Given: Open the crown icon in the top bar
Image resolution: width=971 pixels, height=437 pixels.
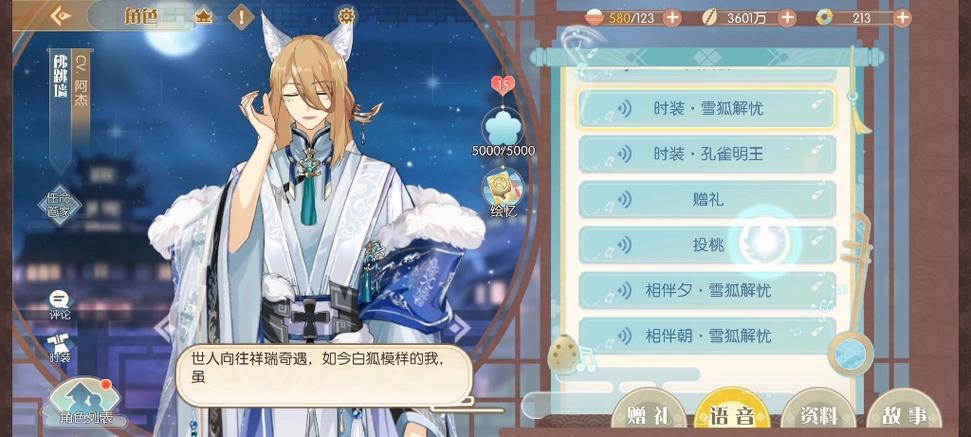Looking at the screenshot, I should point(203,16).
